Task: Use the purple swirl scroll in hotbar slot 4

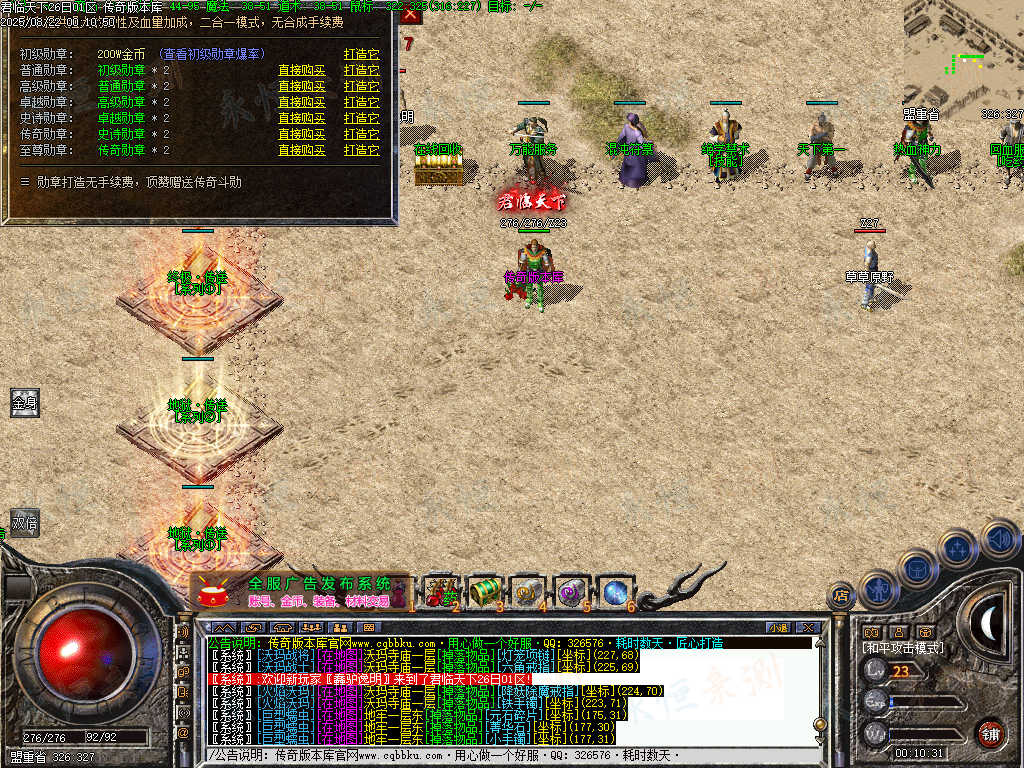Action: 571,591
